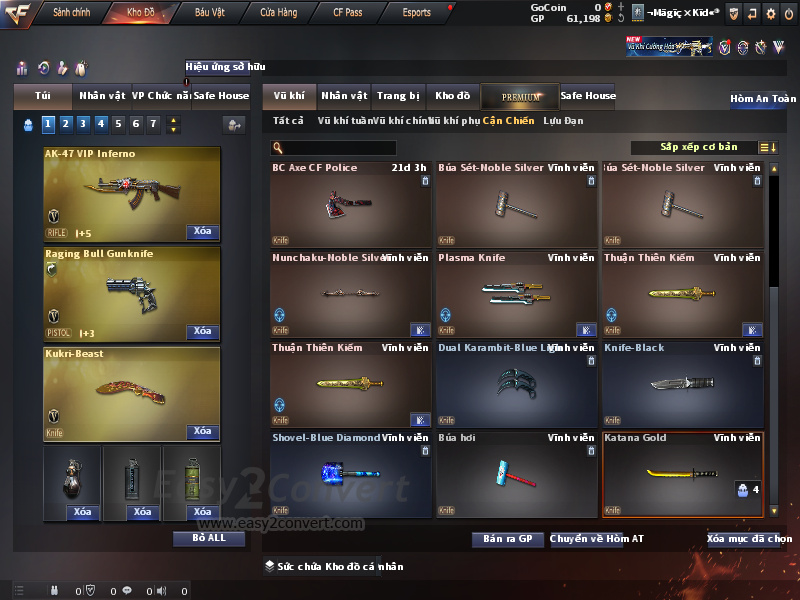This screenshot has width=800, height=600.
Task: Switch to the Trang bị category tab
Action: [x=398, y=96]
